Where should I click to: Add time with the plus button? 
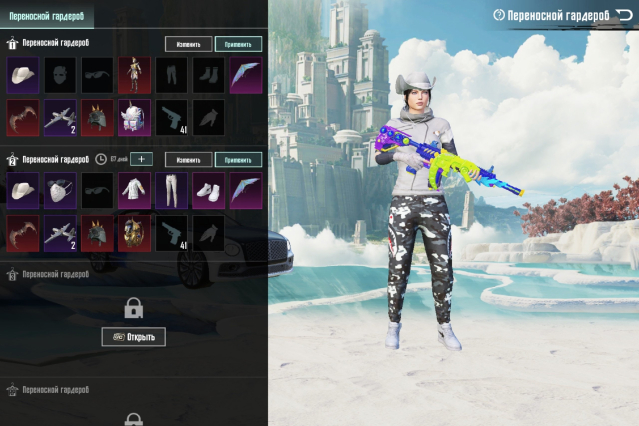coord(141,159)
